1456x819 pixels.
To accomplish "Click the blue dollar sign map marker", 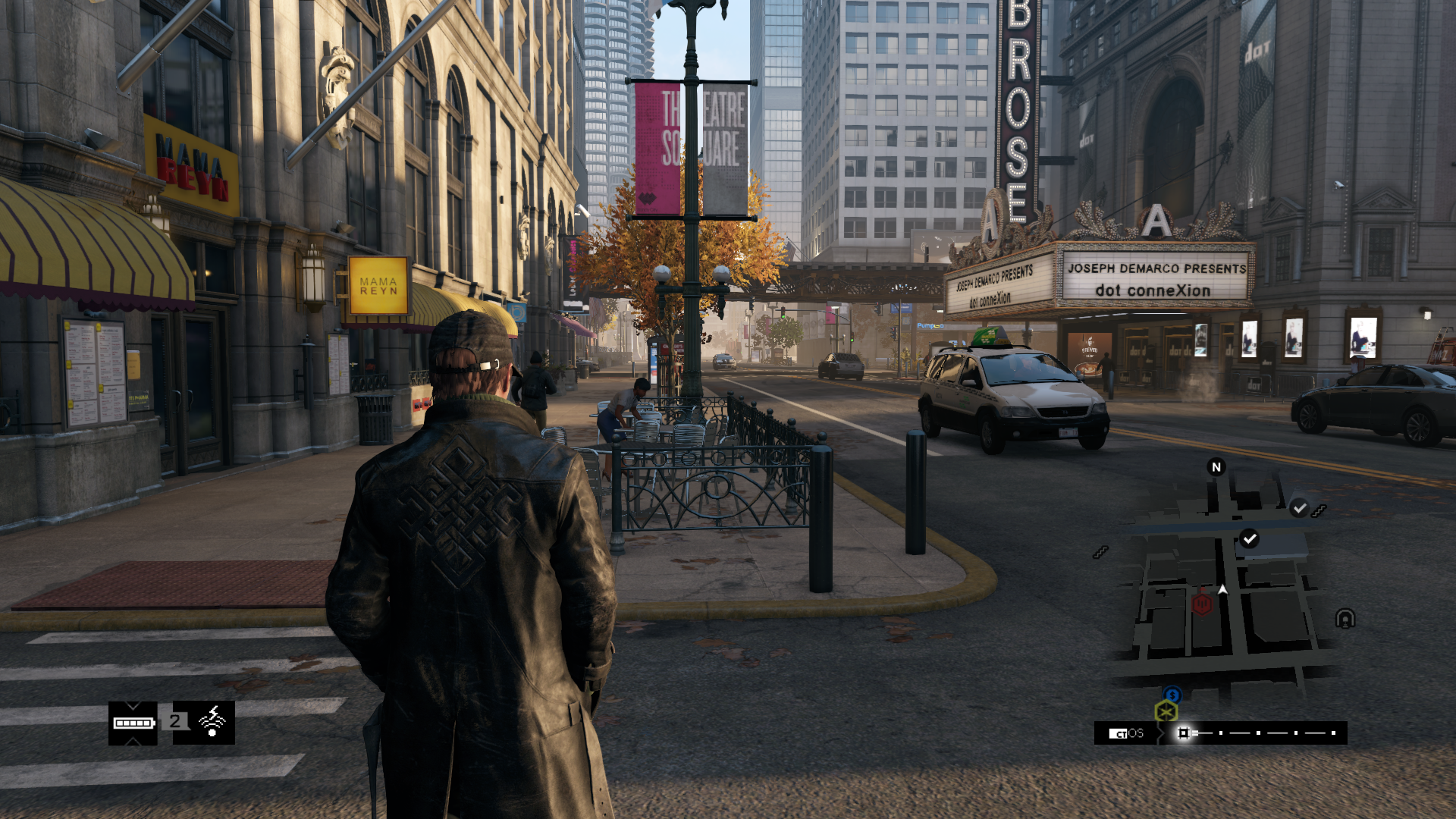I will point(1172,695).
